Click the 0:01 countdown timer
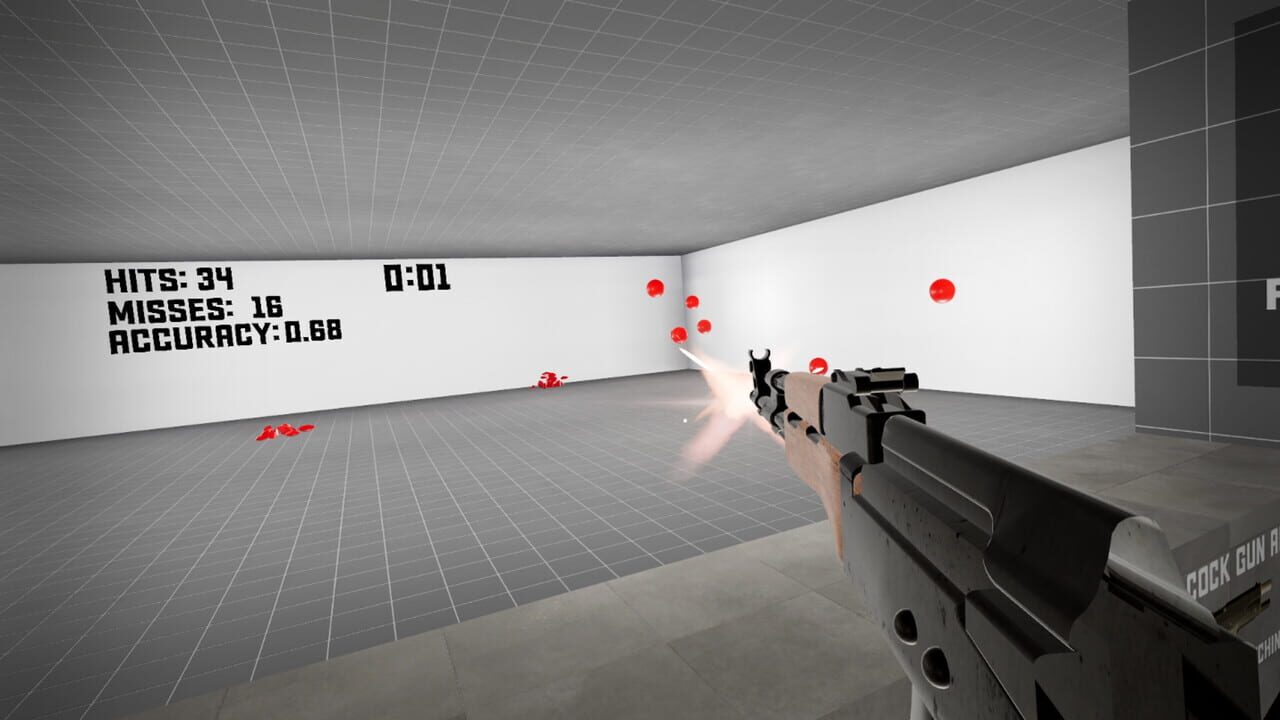Screen dimensions: 1280x720 point(417,278)
